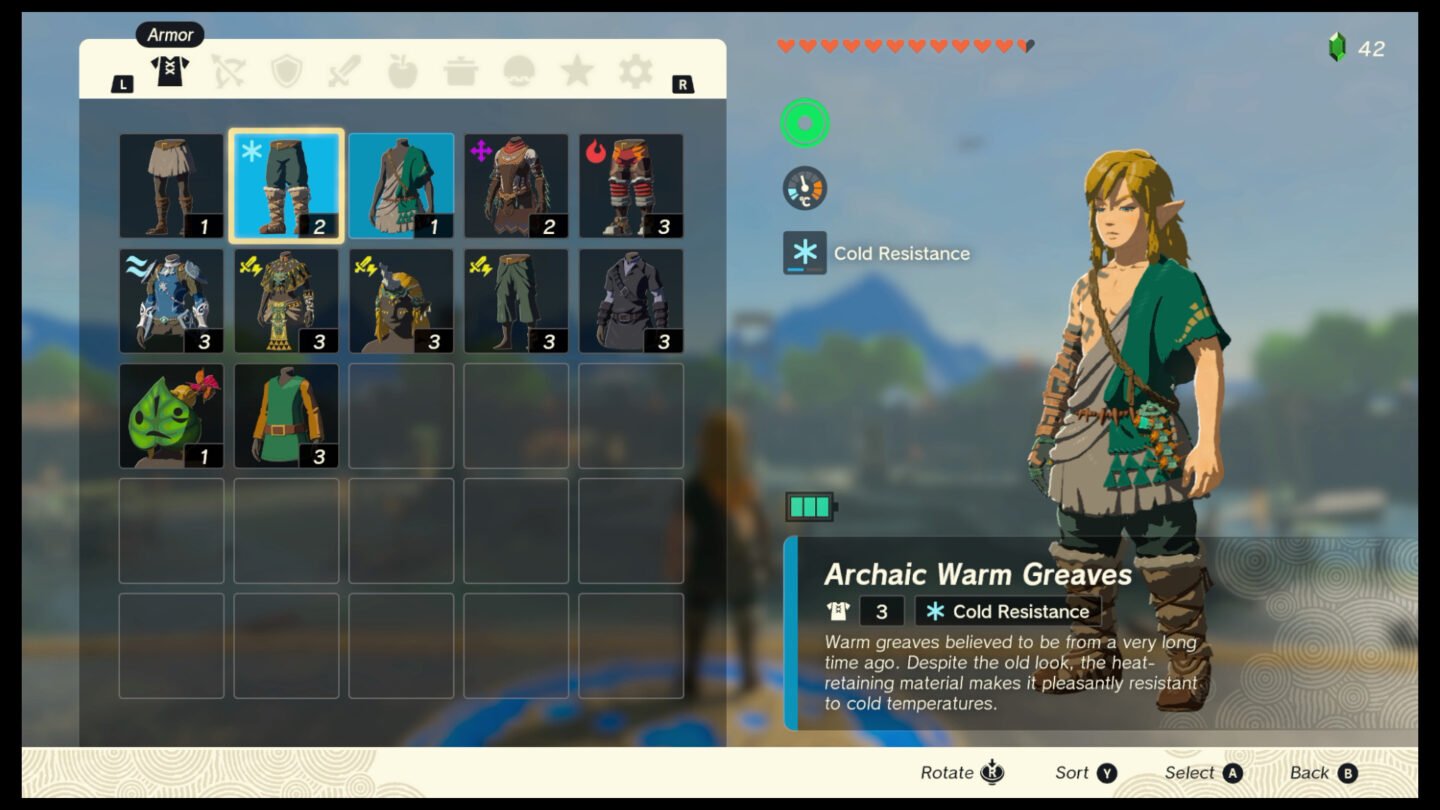Open the Weapons sword tab icon
The image size is (1440, 810).
(346, 72)
